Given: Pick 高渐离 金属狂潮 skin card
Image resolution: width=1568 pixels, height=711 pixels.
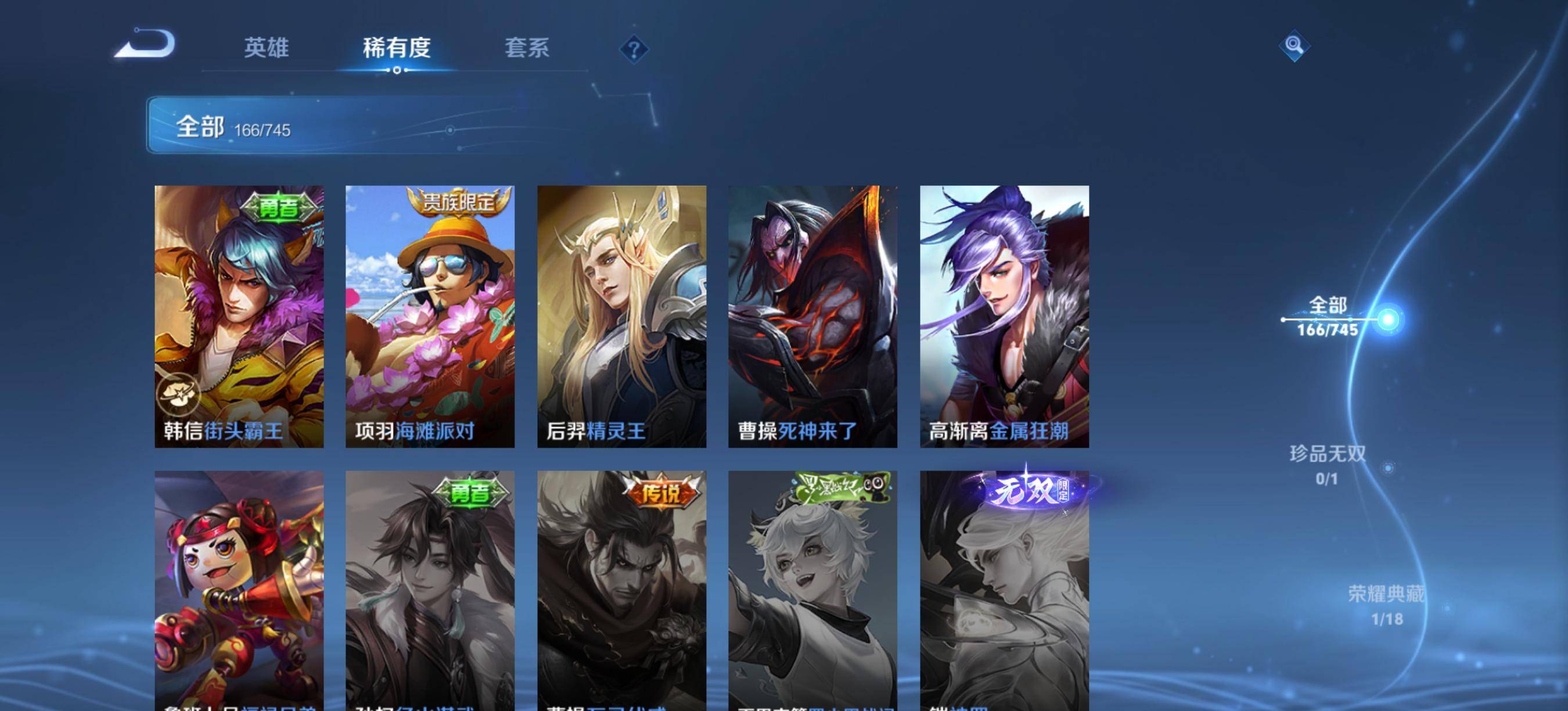Looking at the screenshot, I should click(x=1004, y=317).
